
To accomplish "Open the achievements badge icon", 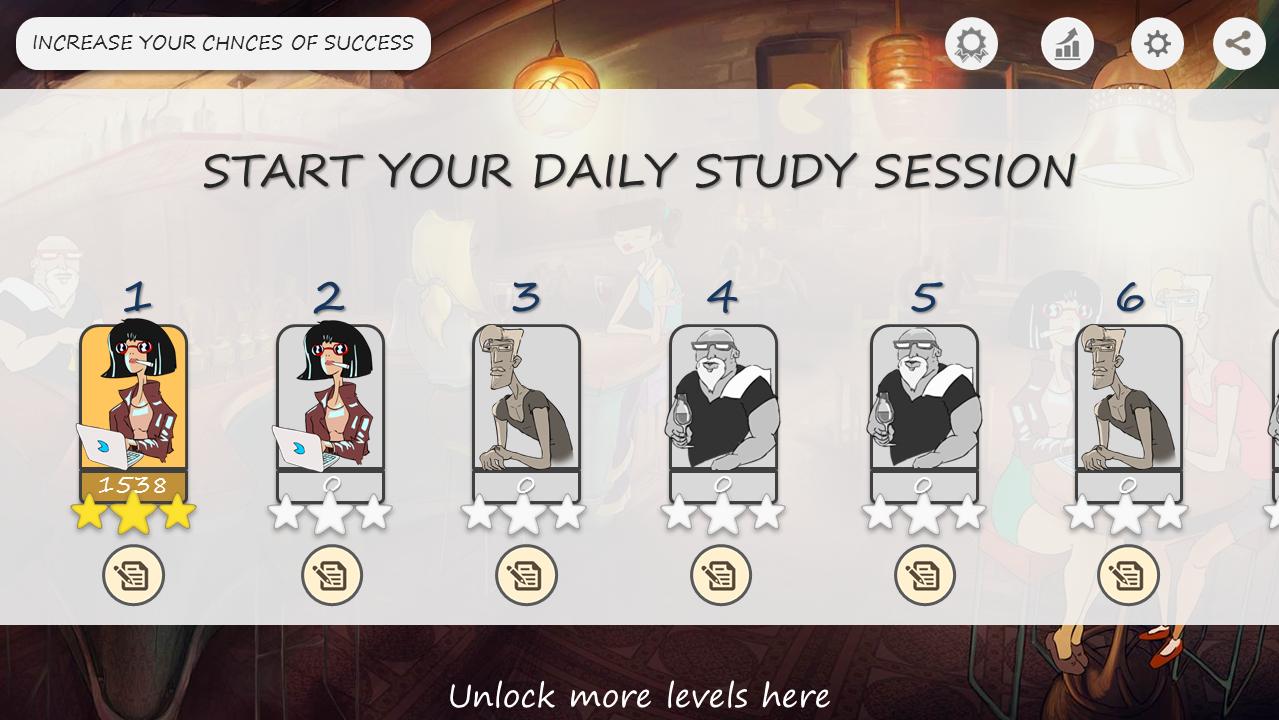I will click(971, 44).
